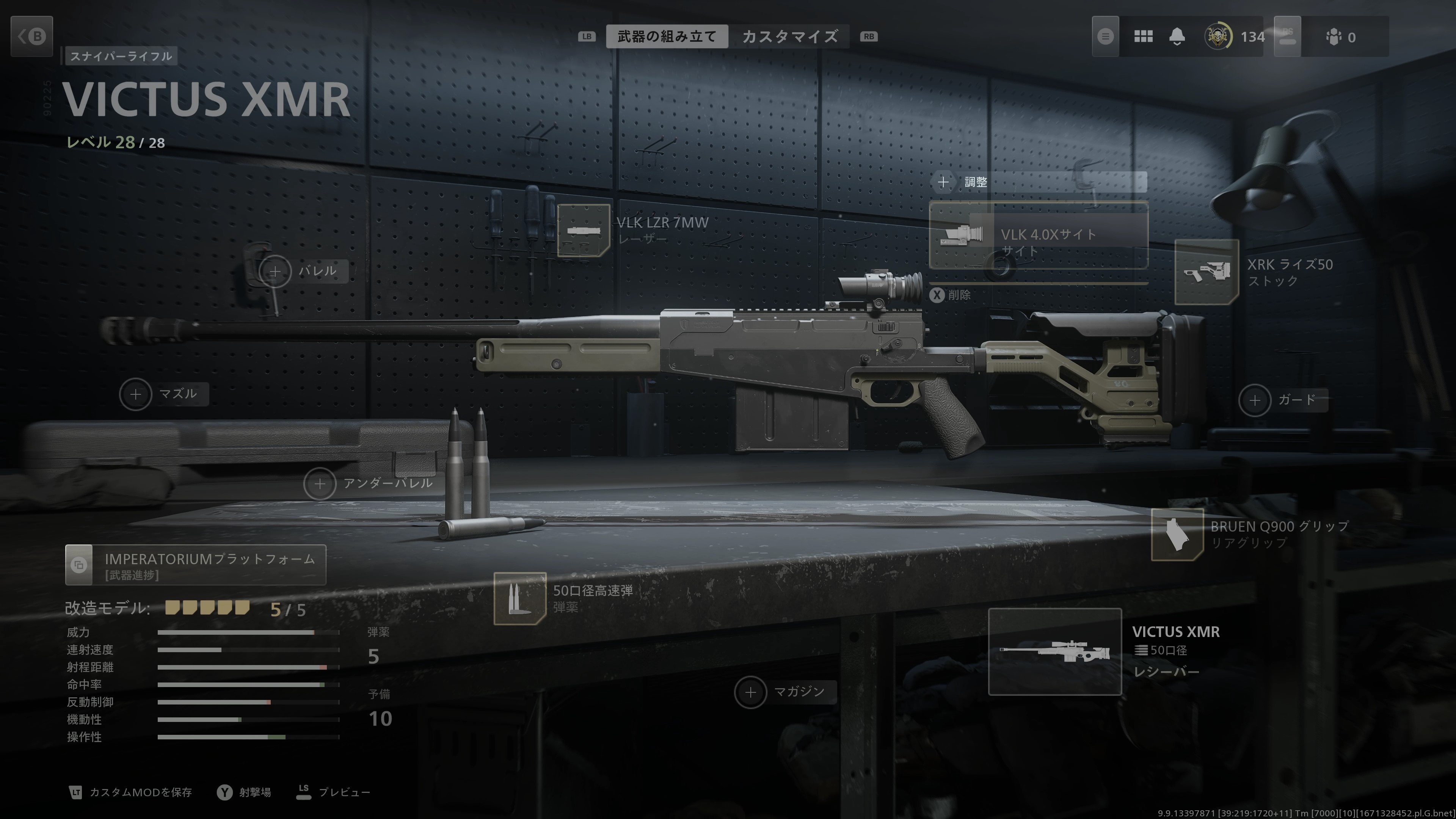Open the BRUEN Q900 rear grip slot

[x=1177, y=534]
